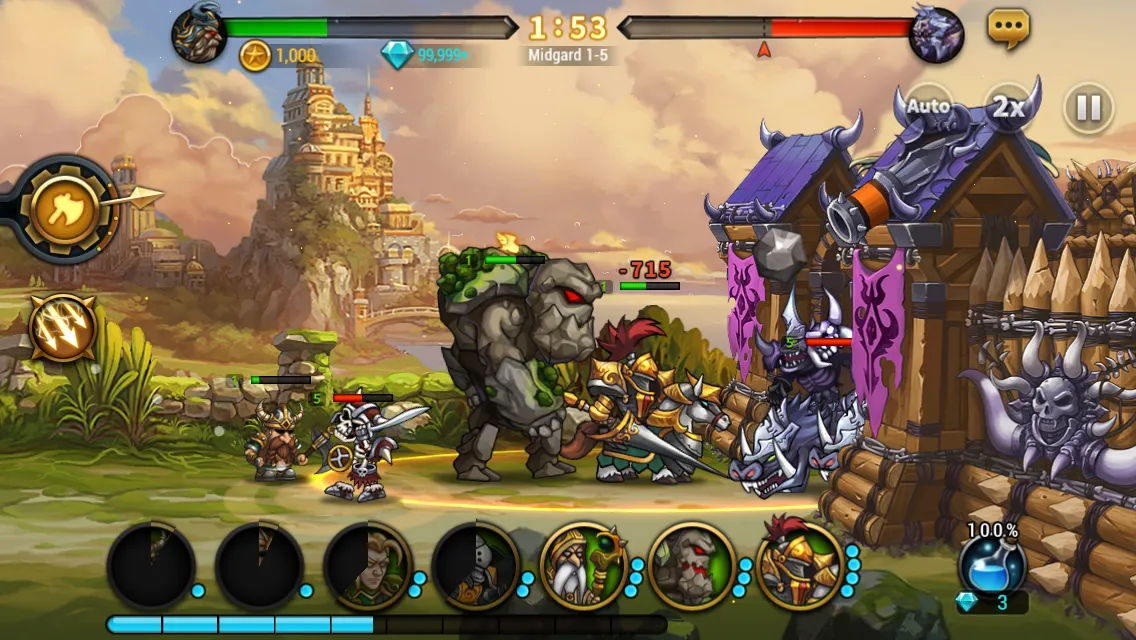The width and height of the screenshot is (1136, 640).
Task: Toggle 2x battle speed
Action: [1009, 107]
